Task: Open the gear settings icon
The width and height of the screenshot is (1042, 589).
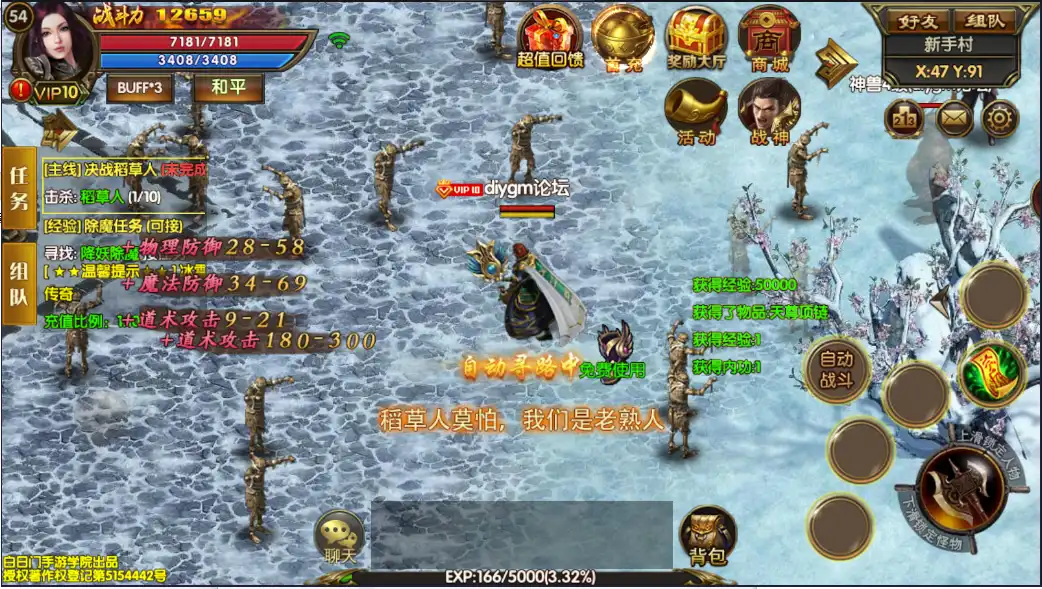Action: coord(999,119)
